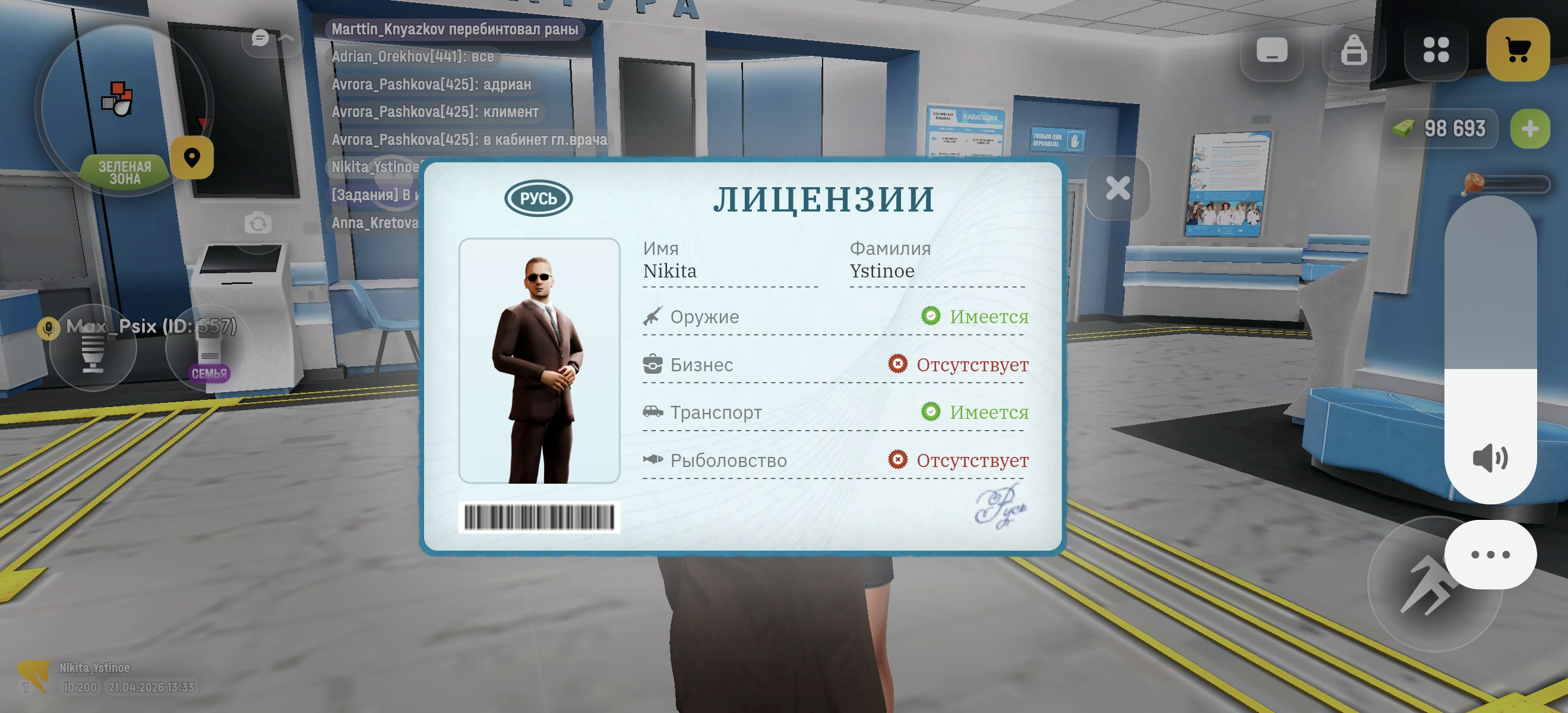Tap the phone device icon top right
Viewport: 1568px width, 713px height.
click(x=1273, y=50)
